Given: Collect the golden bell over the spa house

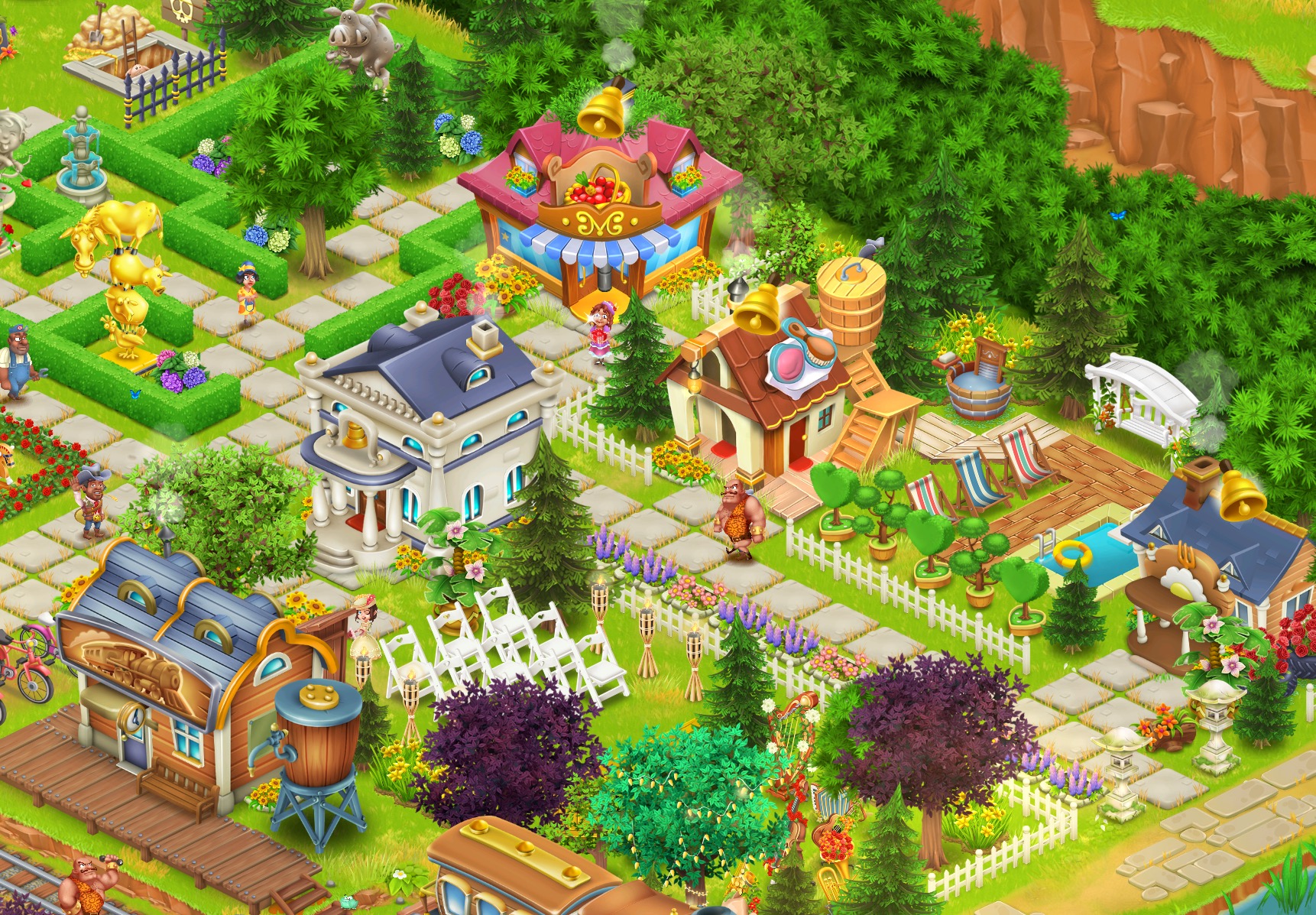Looking at the screenshot, I should click(757, 309).
